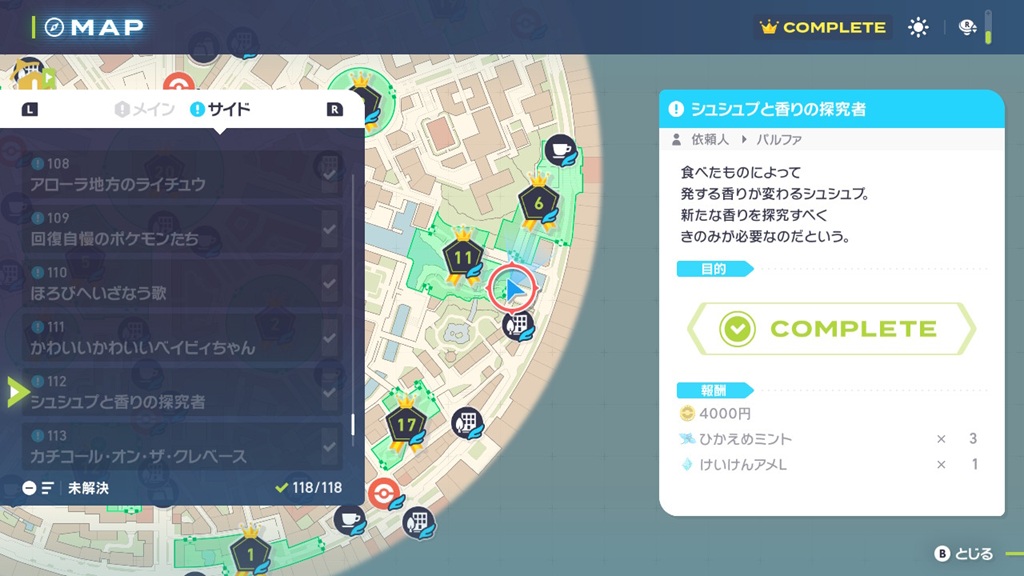Toggle the sun daytime icon
The height and width of the screenshot is (576, 1024).
coord(918,28)
